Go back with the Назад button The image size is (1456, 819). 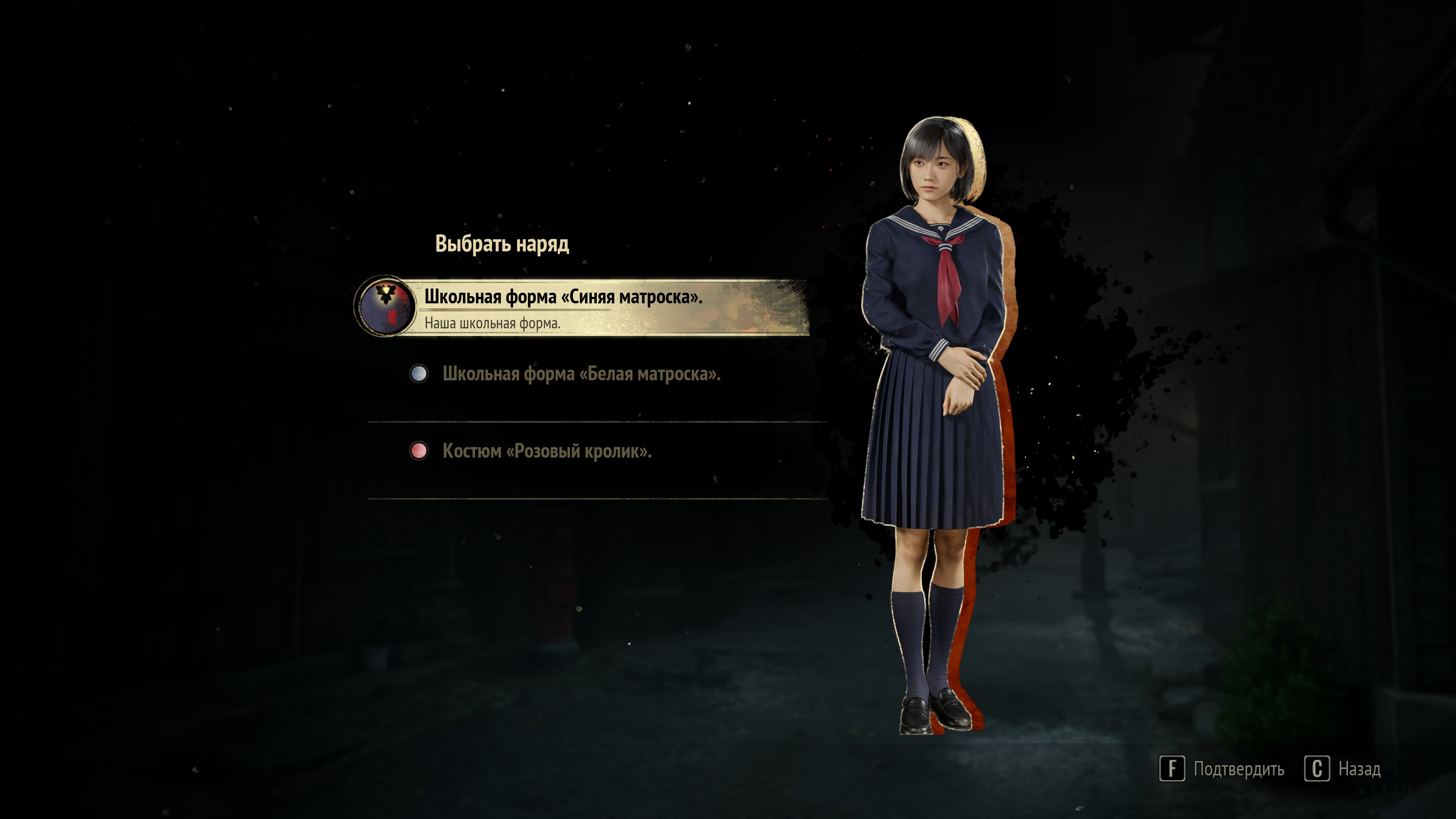point(1343,769)
